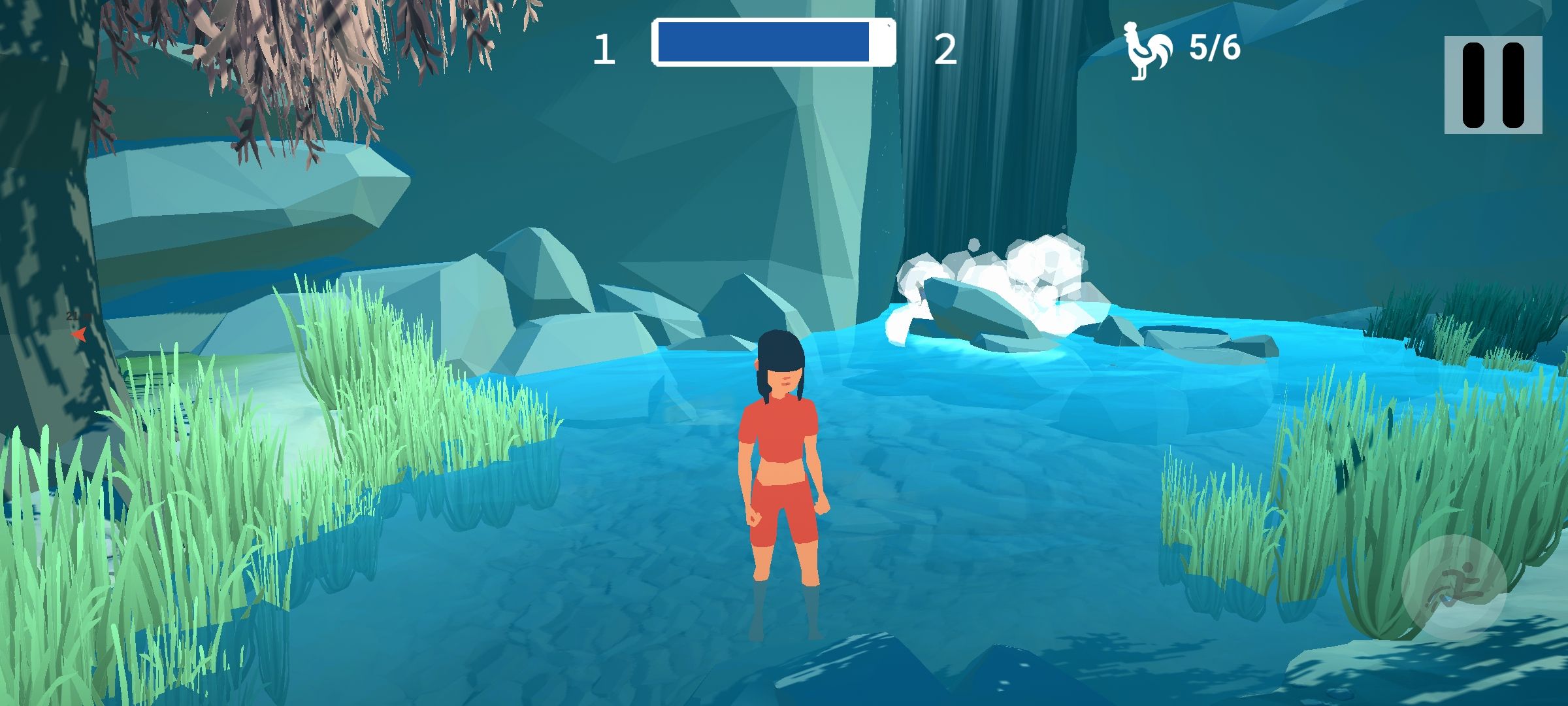Pause the game
The height and width of the screenshot is (706, 1568).
point(1493,85)
